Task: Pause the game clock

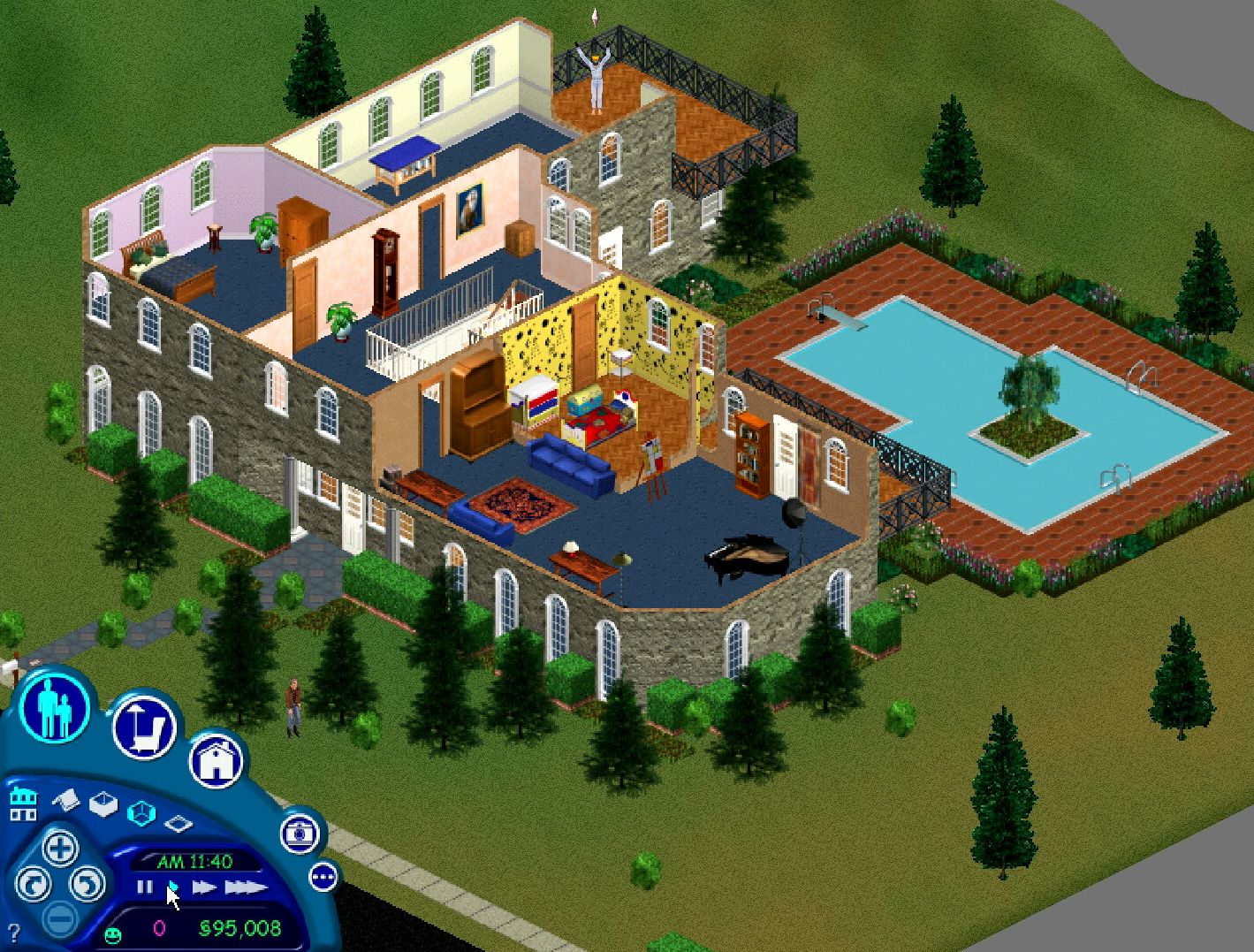Action: tap(144, 885)
